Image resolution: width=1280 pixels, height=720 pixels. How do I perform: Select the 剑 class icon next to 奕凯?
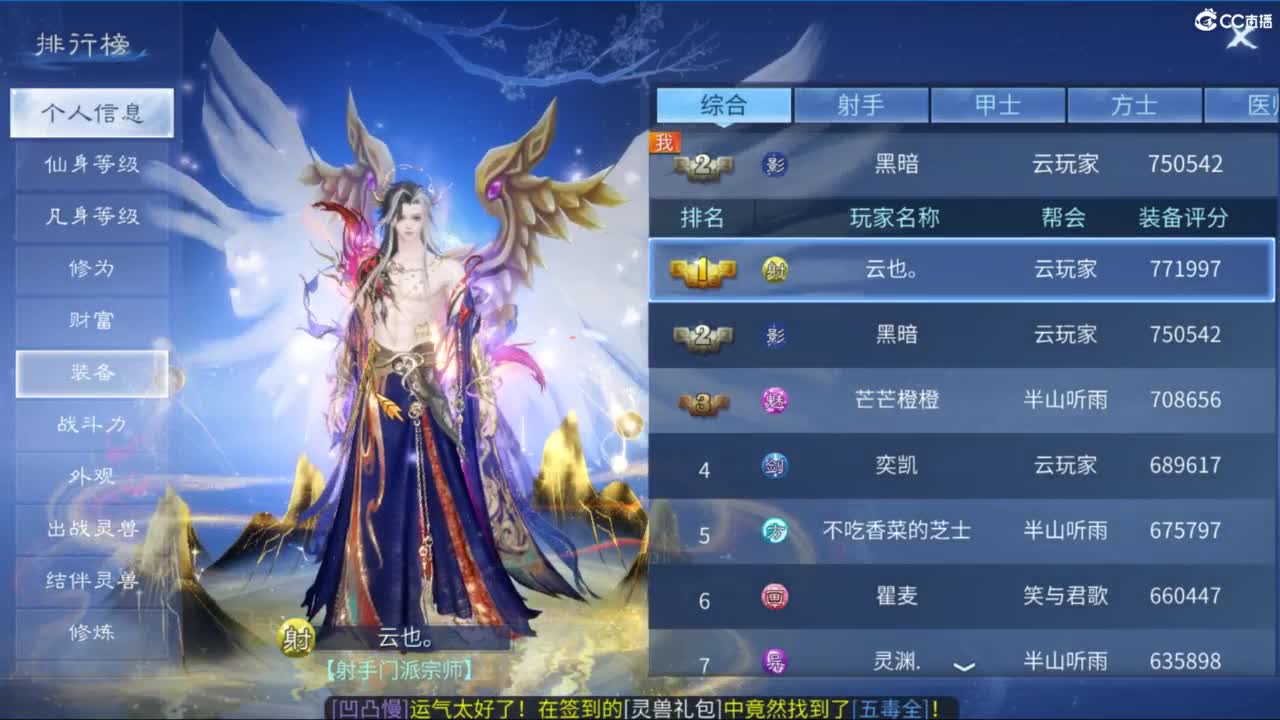[775, 465]
